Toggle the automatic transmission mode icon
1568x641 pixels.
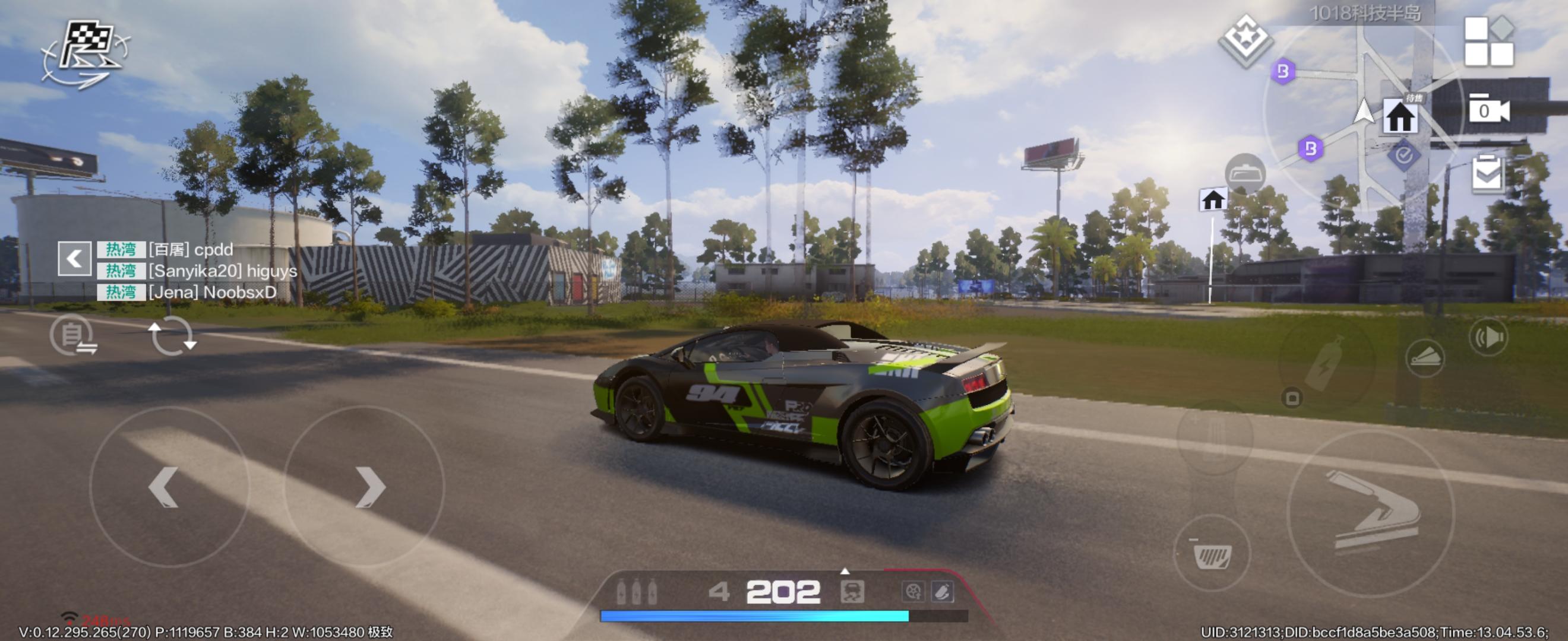73,335
